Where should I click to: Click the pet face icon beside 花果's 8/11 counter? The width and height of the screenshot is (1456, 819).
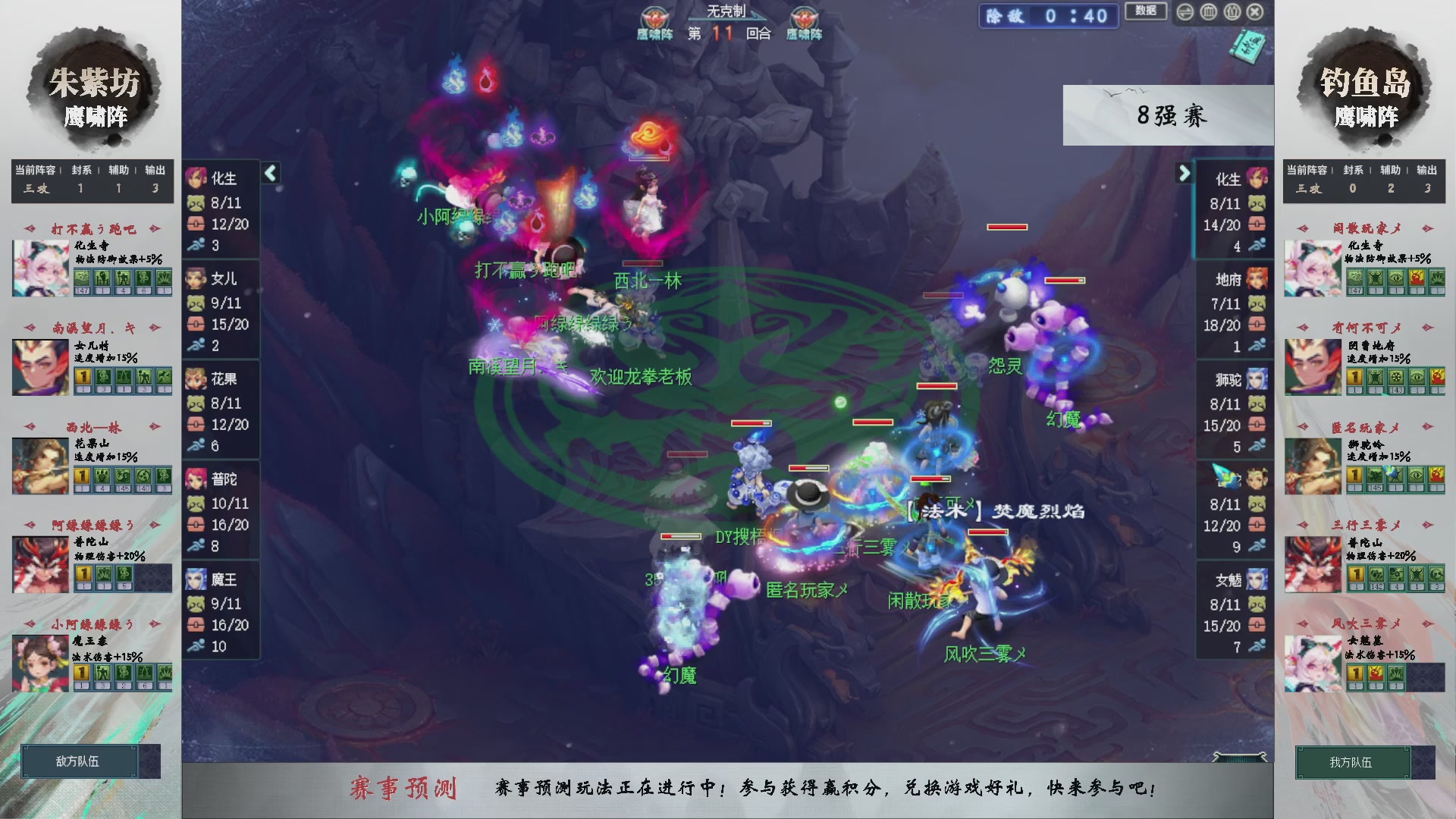click(x=196, y=403)
